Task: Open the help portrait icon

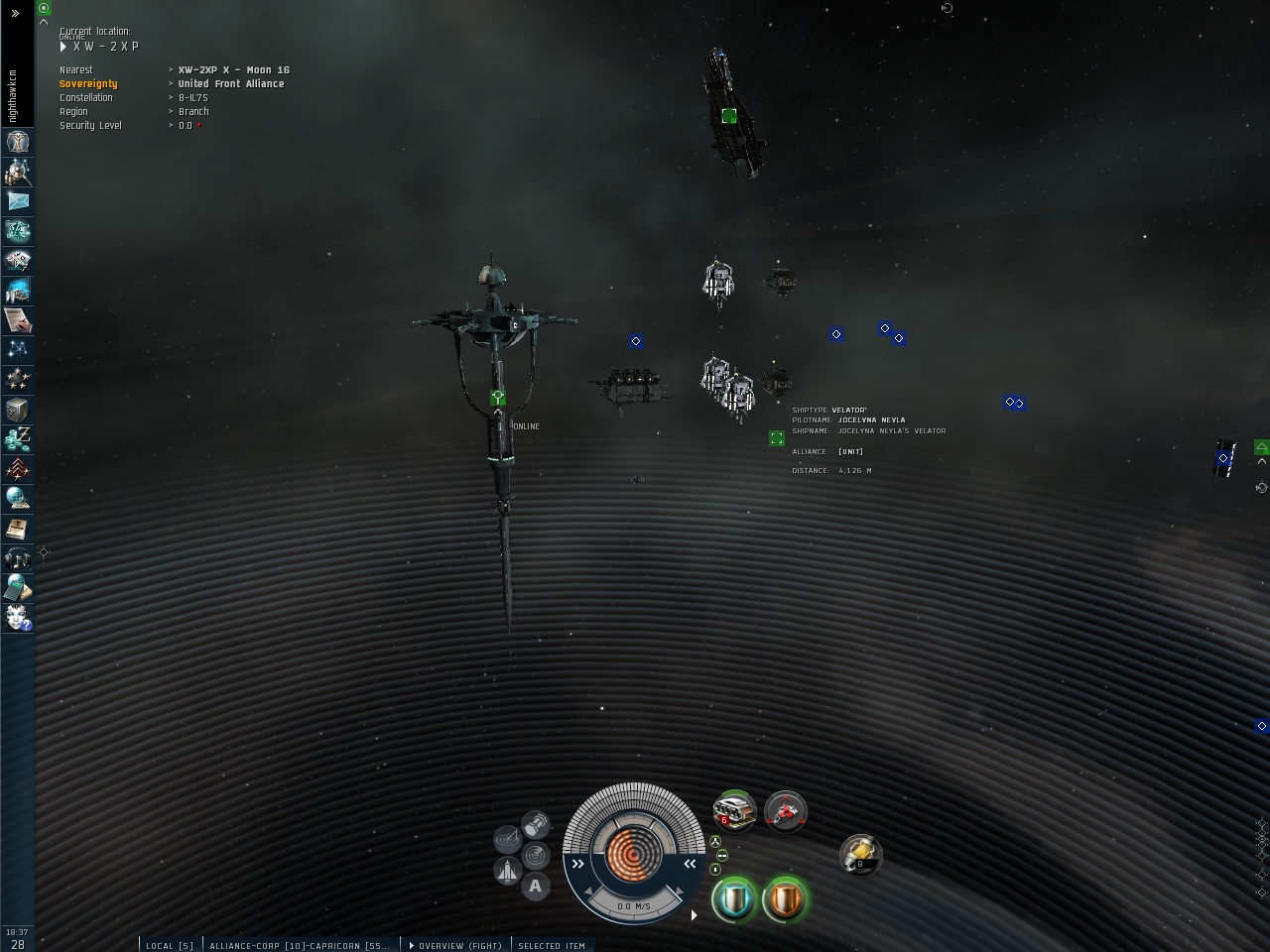Action: [18, 618]
